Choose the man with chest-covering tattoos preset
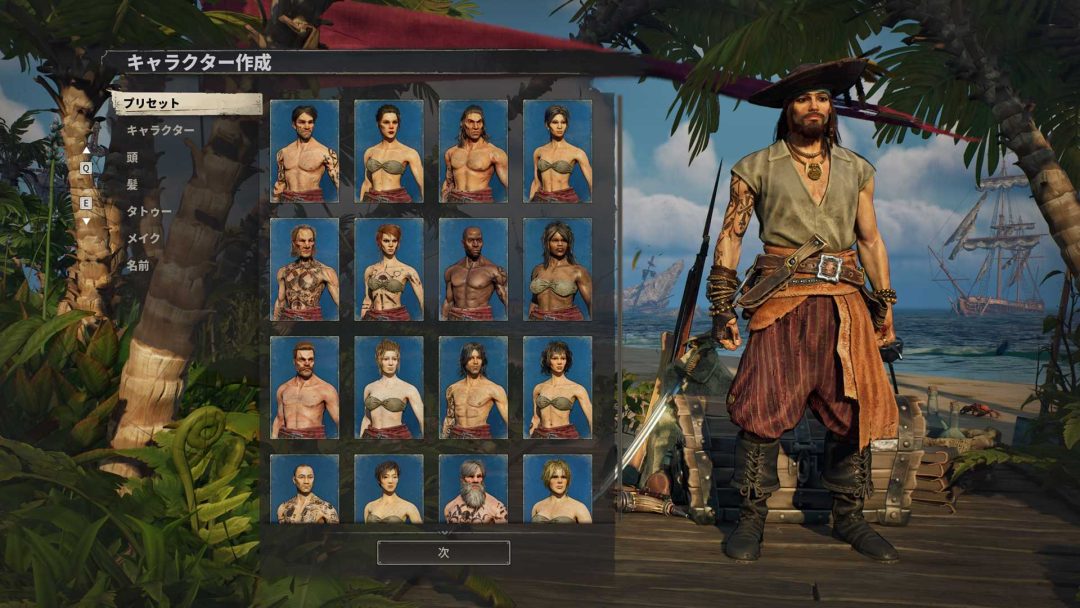The width and height of the screenshot is (1080, 608). (x=304, y=269)
